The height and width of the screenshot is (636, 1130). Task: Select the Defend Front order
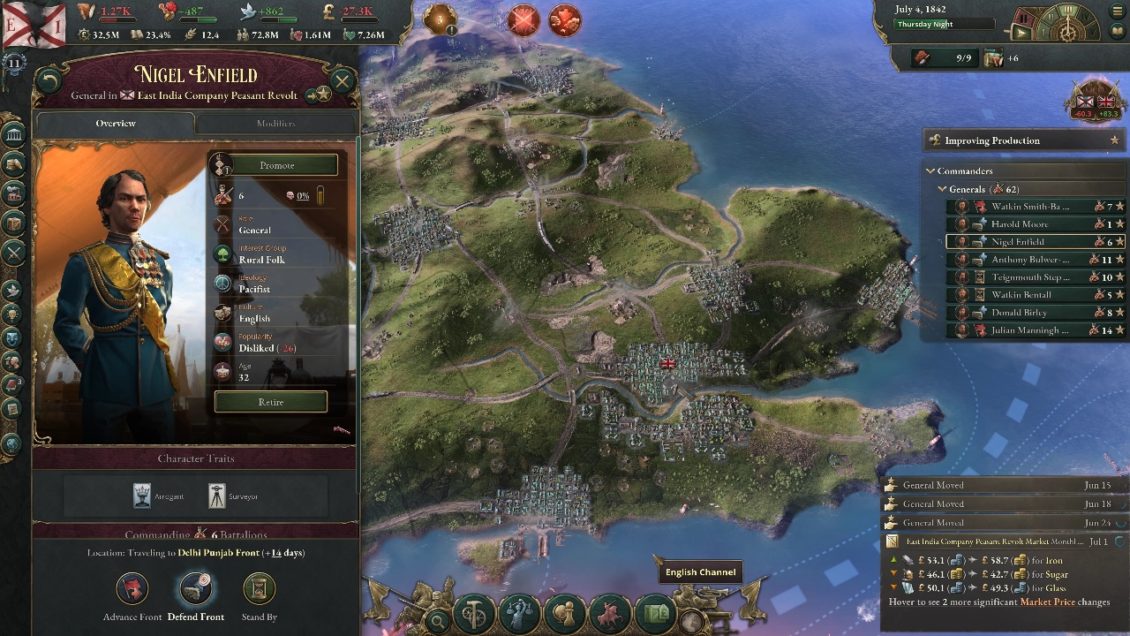195,590
